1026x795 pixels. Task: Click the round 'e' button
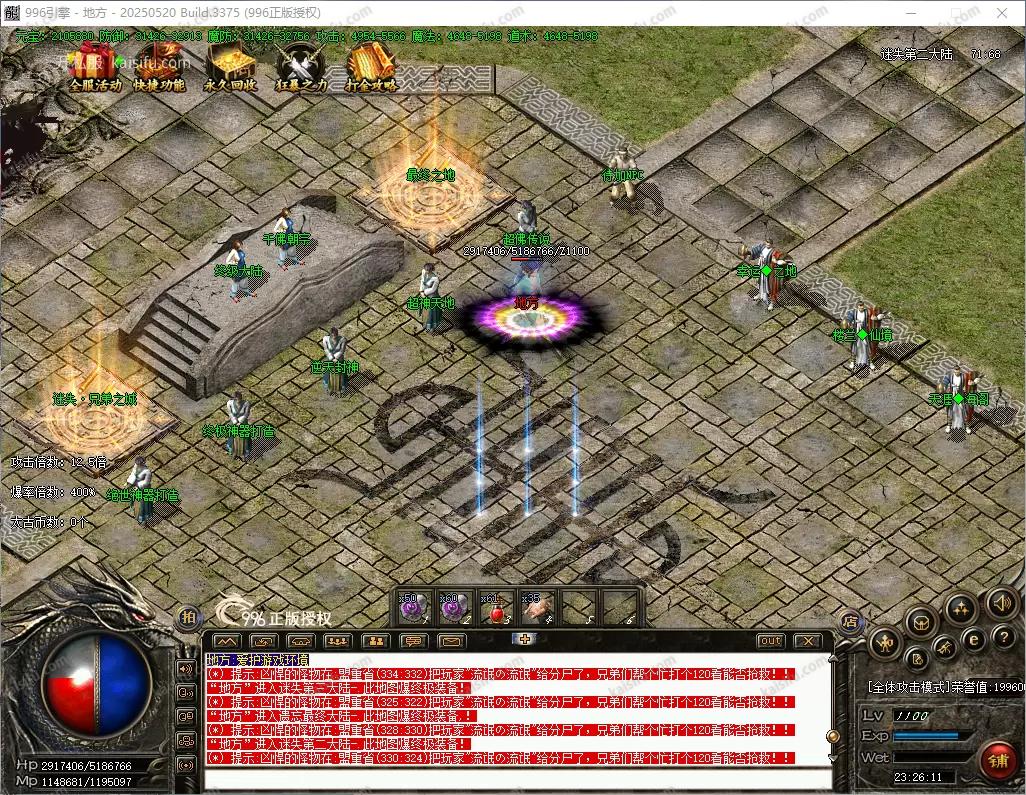point(972,639)
